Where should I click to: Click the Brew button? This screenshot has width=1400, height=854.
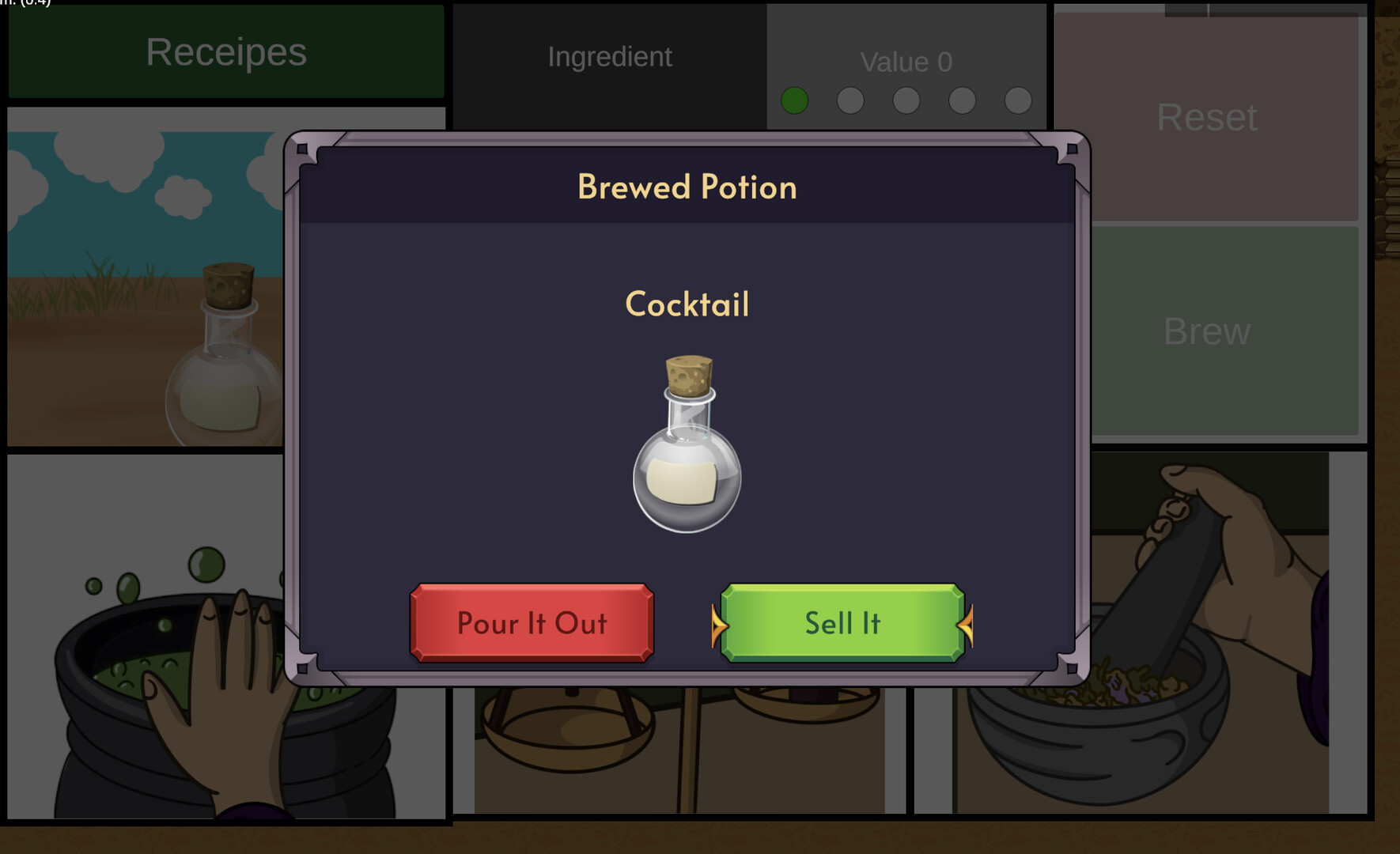pos(1206,332)
